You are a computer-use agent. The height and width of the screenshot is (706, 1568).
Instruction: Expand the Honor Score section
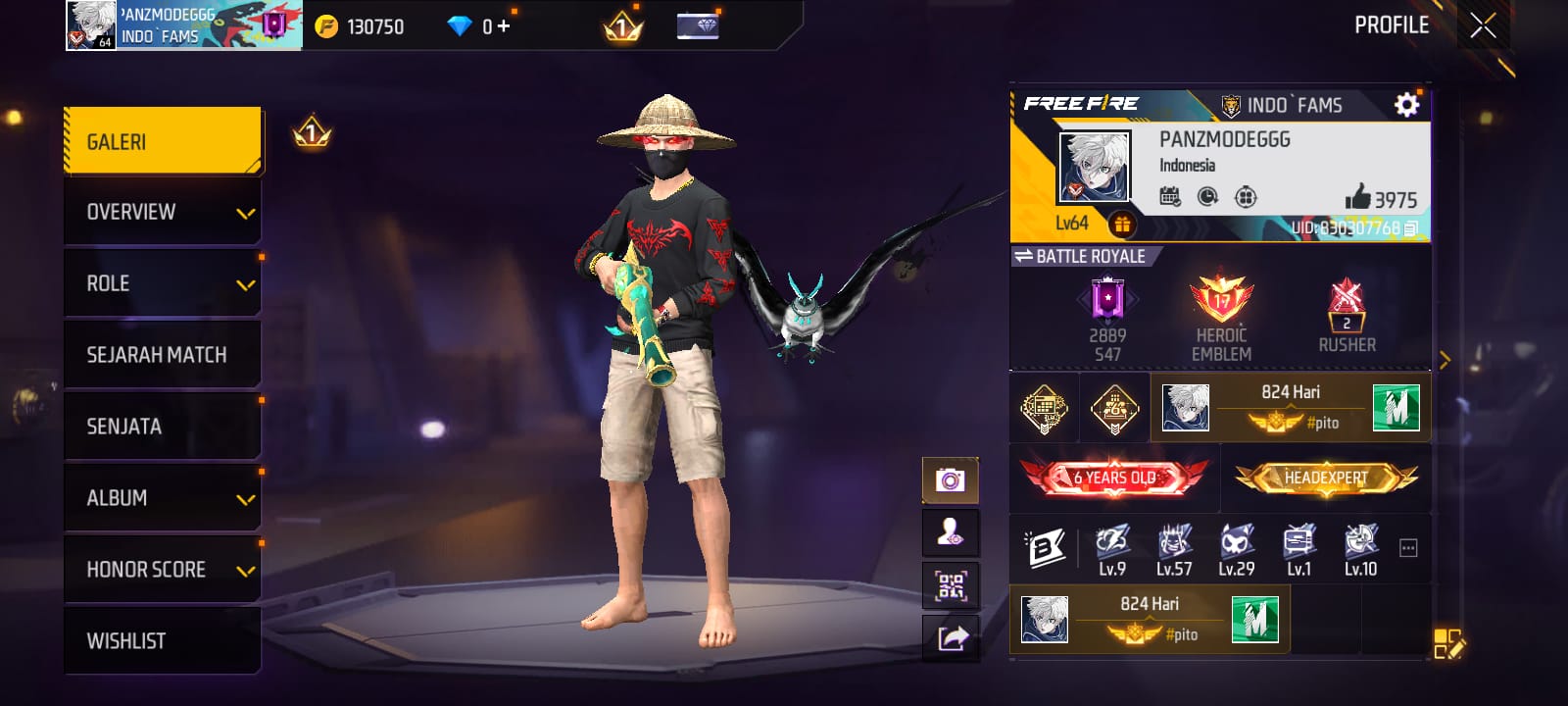163,570
